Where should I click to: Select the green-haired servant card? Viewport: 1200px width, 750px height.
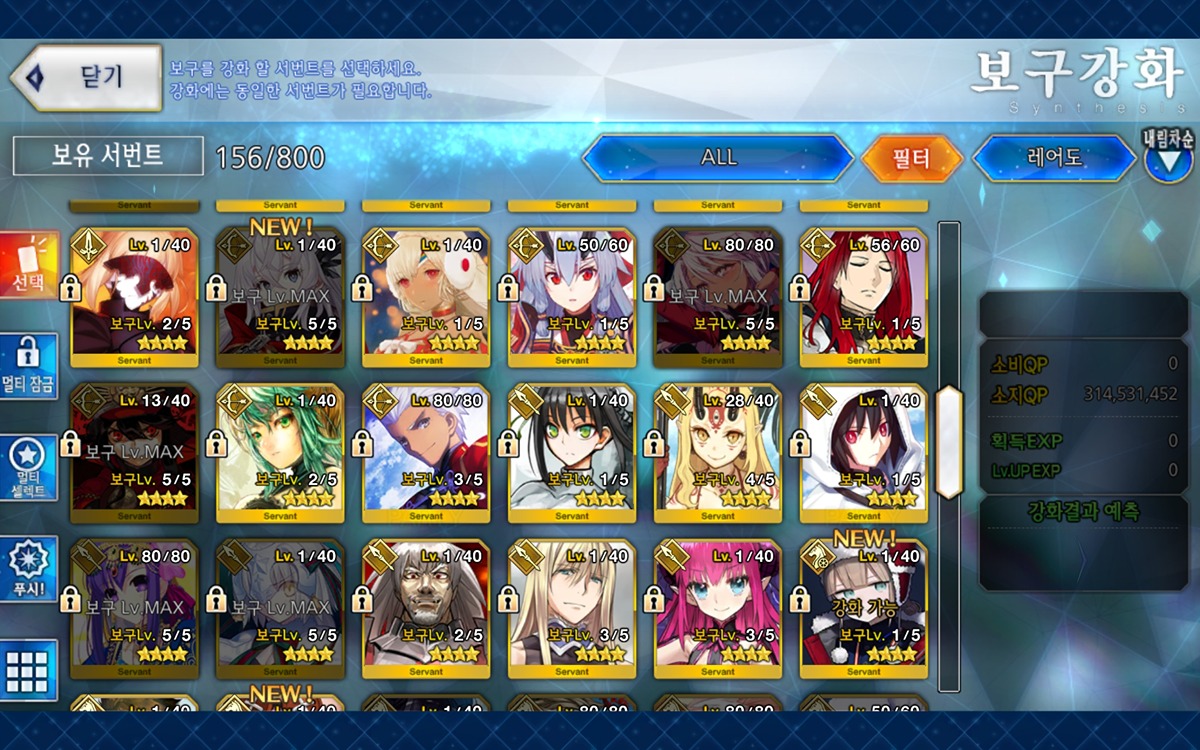[280, 452]
